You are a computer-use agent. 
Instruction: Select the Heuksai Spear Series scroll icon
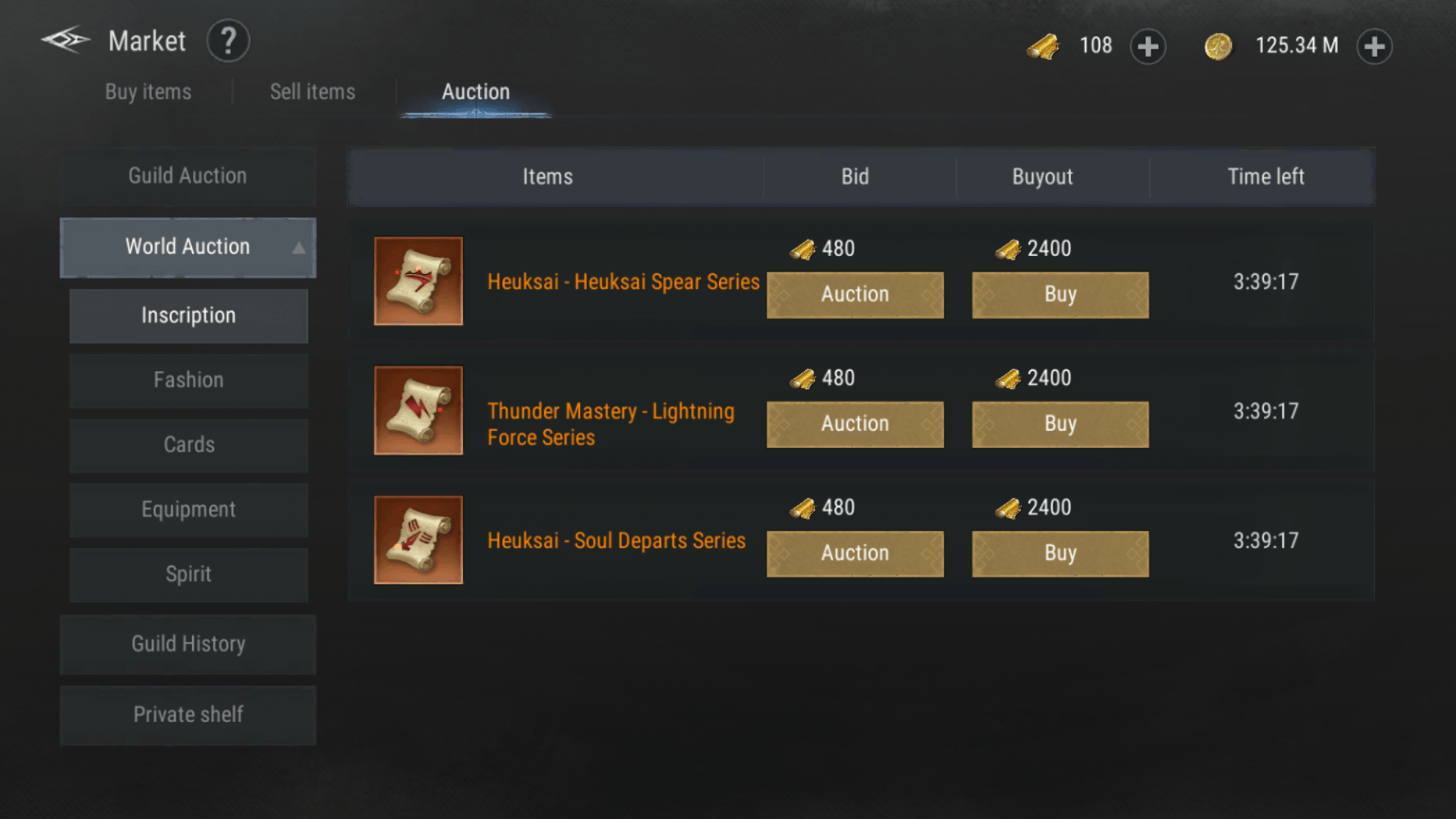pos(419,281)
